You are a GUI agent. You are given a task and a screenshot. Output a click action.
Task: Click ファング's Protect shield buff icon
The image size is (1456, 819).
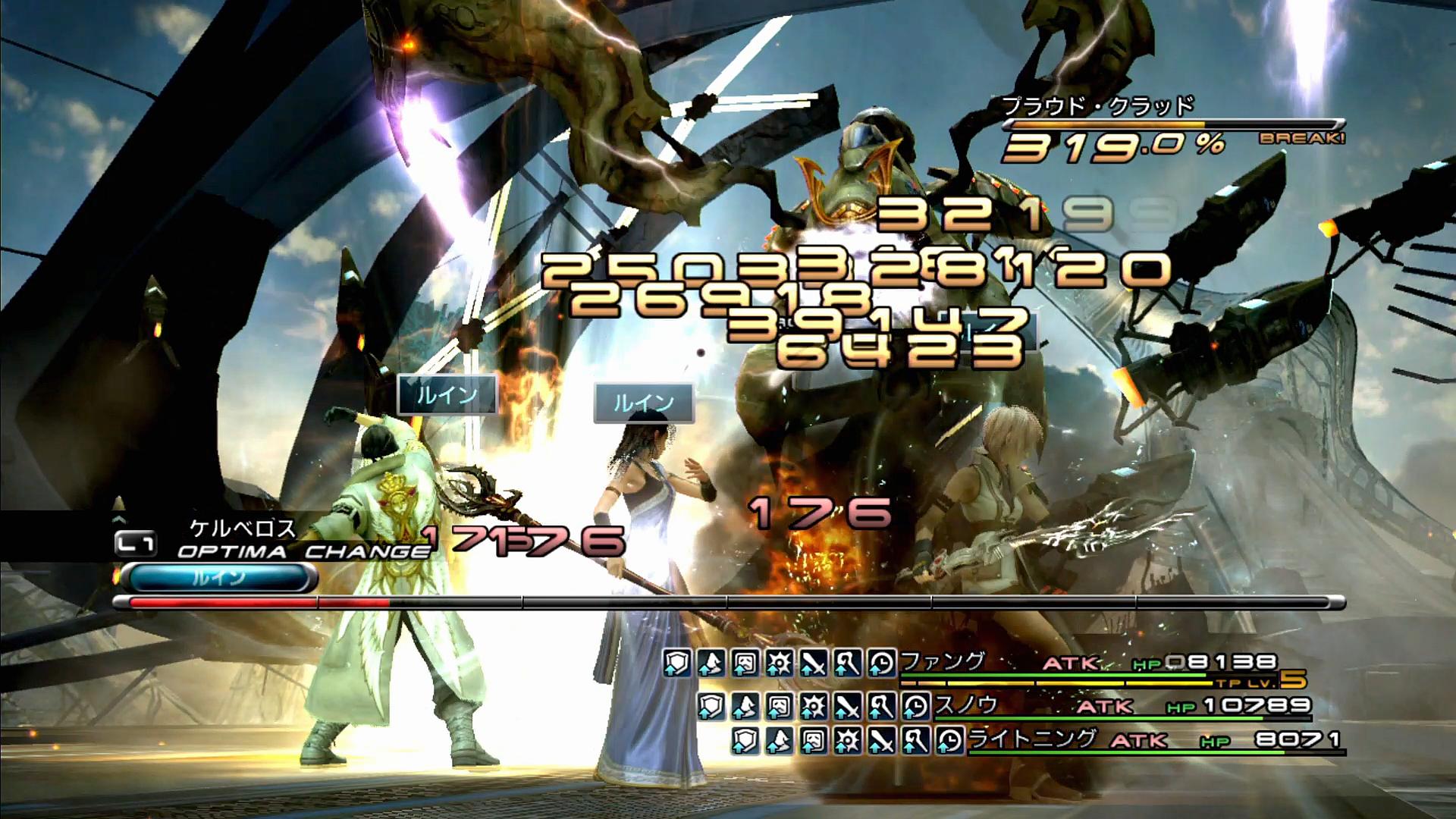coord(676,664)
